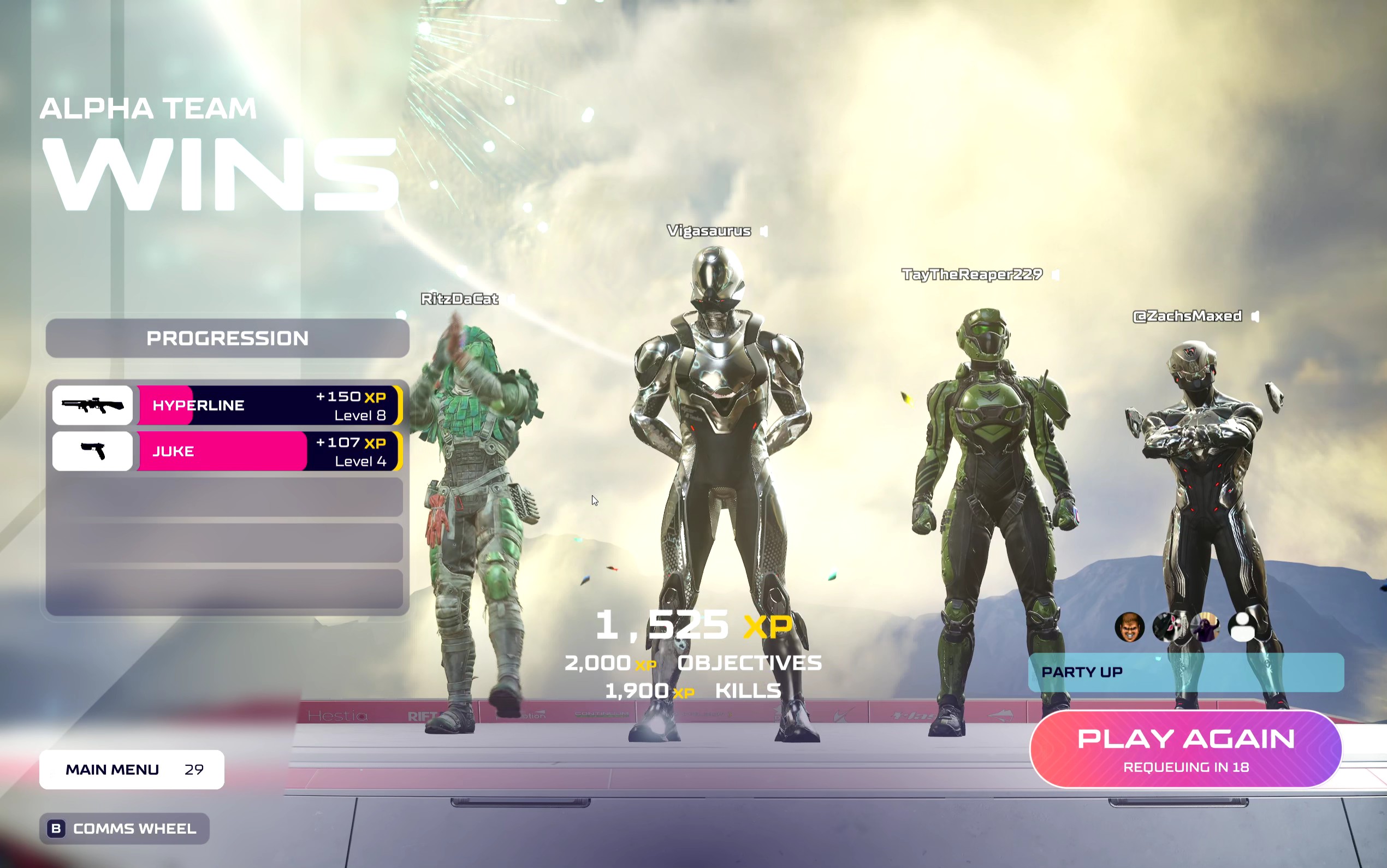Select the Hyperline weapon progression row
This screenshot has width=1387, height=868.
coord(227,405)
